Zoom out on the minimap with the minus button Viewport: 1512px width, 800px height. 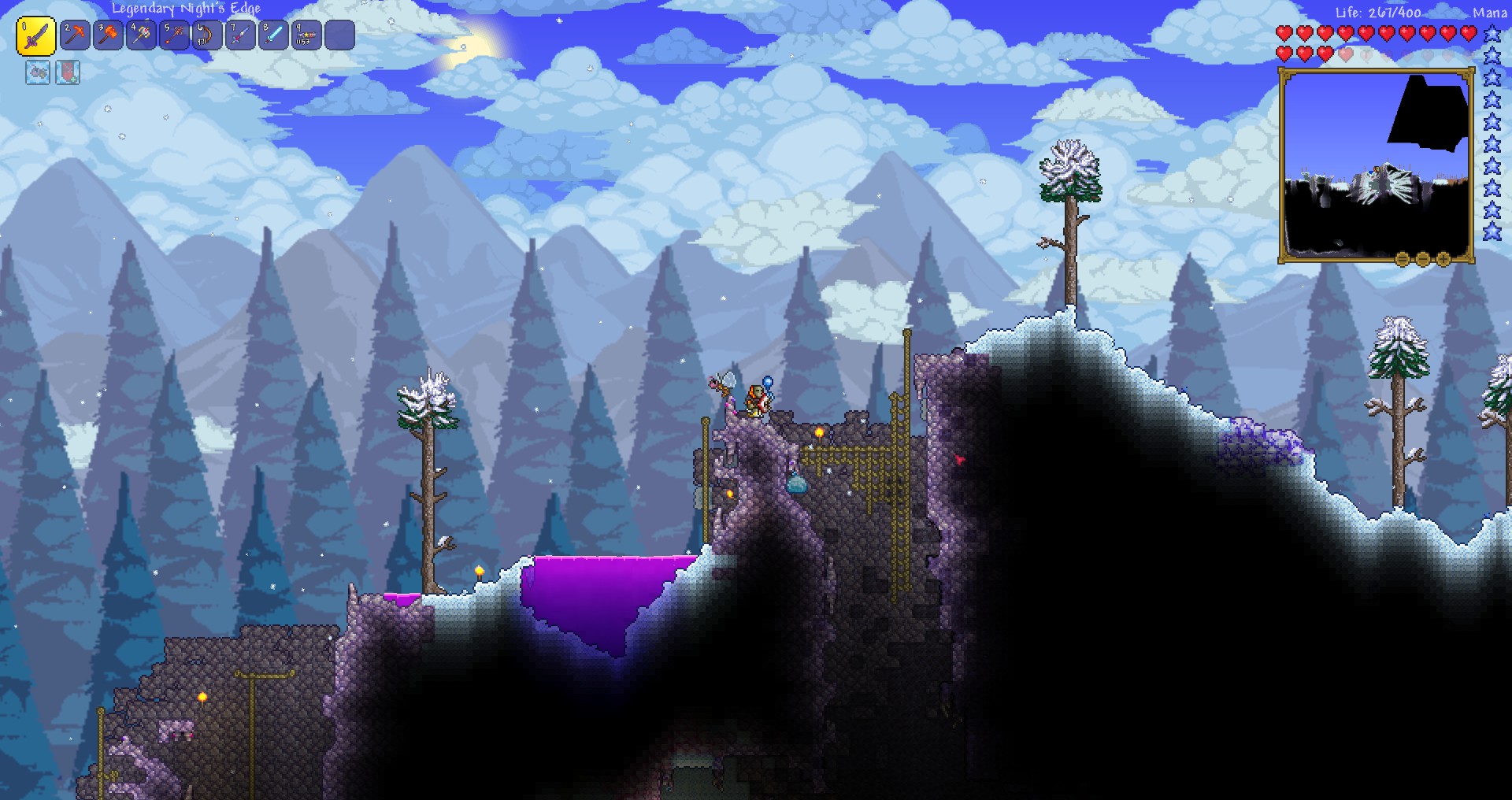(x=1422, y=259)
